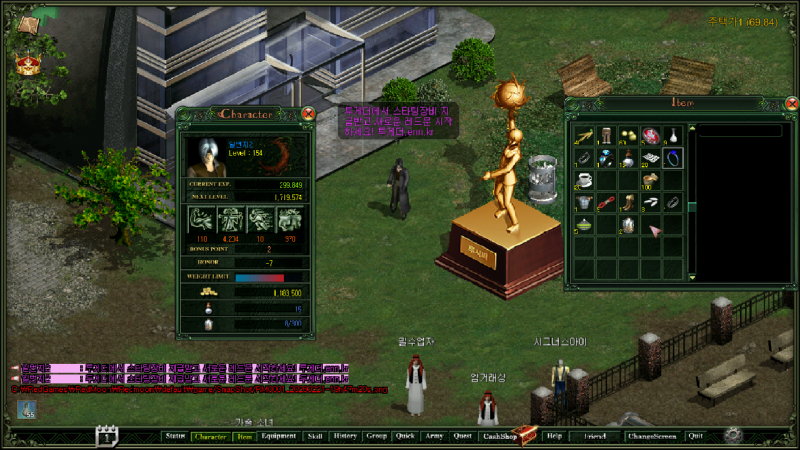Image resolution: width=800 pixels, height=450 pixels.
Task: Select the coffee cup item slot
Action: click(583, 180)
